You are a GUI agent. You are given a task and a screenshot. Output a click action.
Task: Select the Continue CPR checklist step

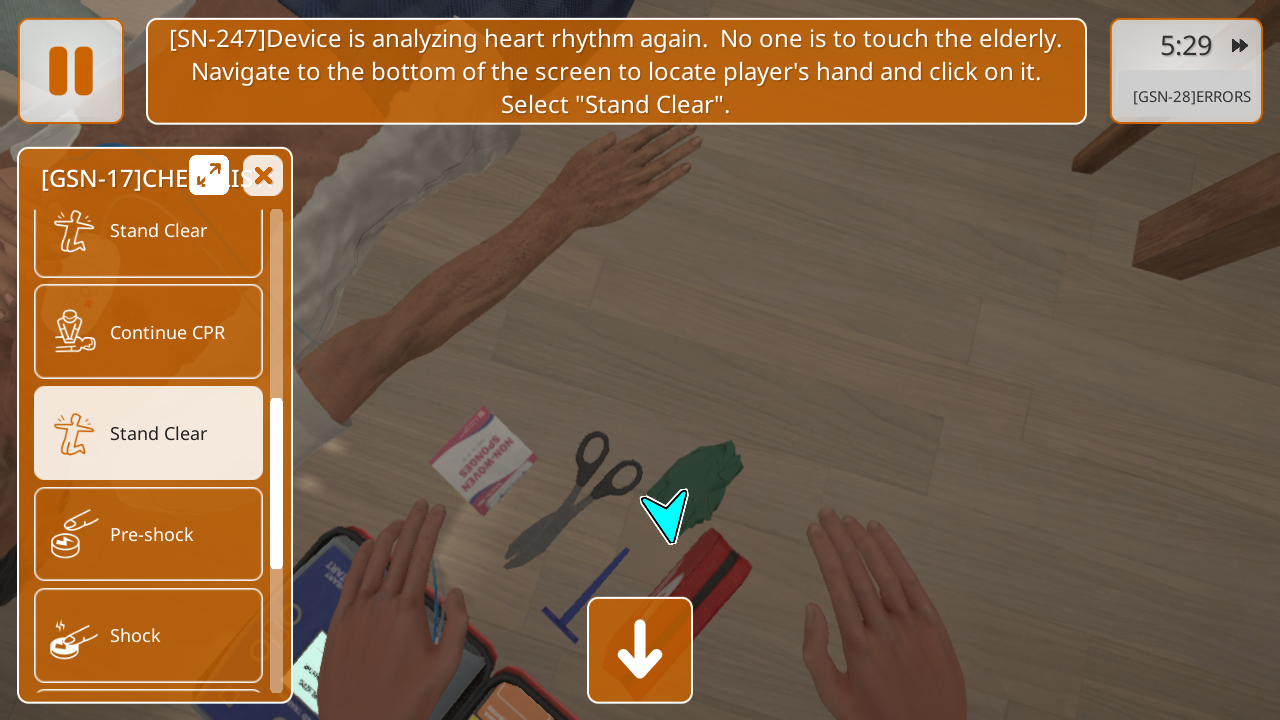pyautogui.click(x=149, y=332)
